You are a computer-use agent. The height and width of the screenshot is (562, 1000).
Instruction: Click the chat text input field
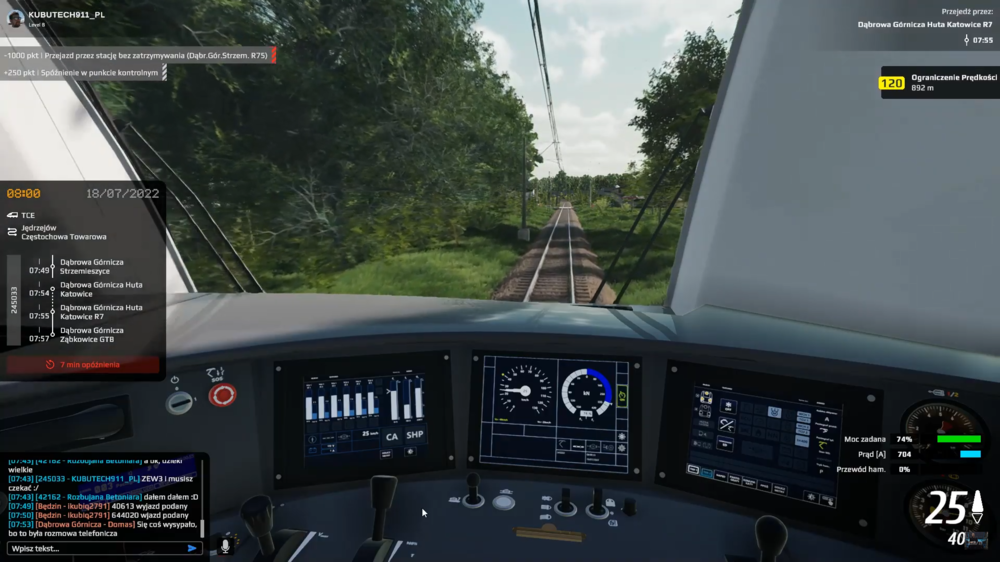pyautogui.click(x=95, y=548)
